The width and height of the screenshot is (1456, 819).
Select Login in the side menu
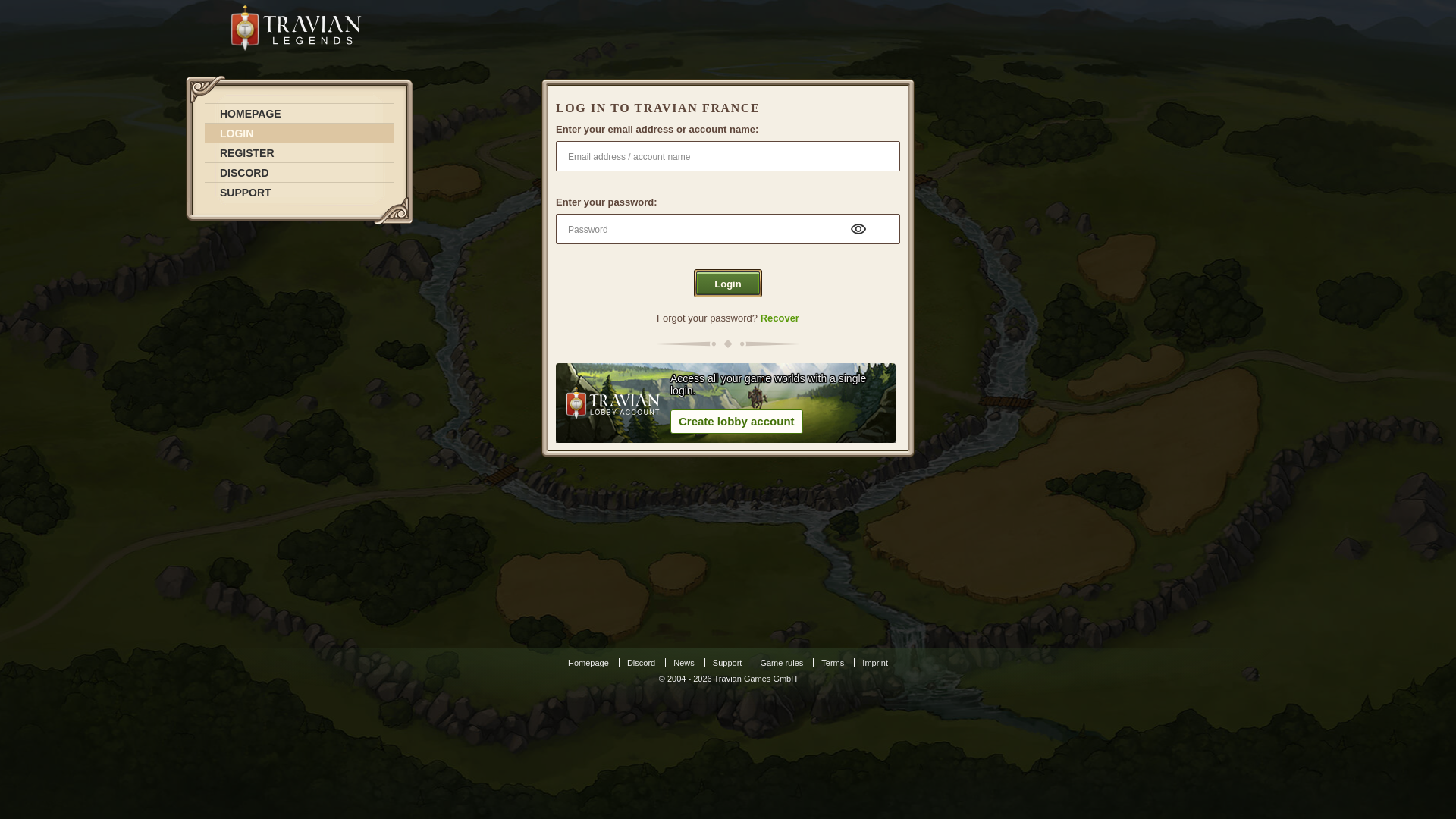(x=237, y=133)
